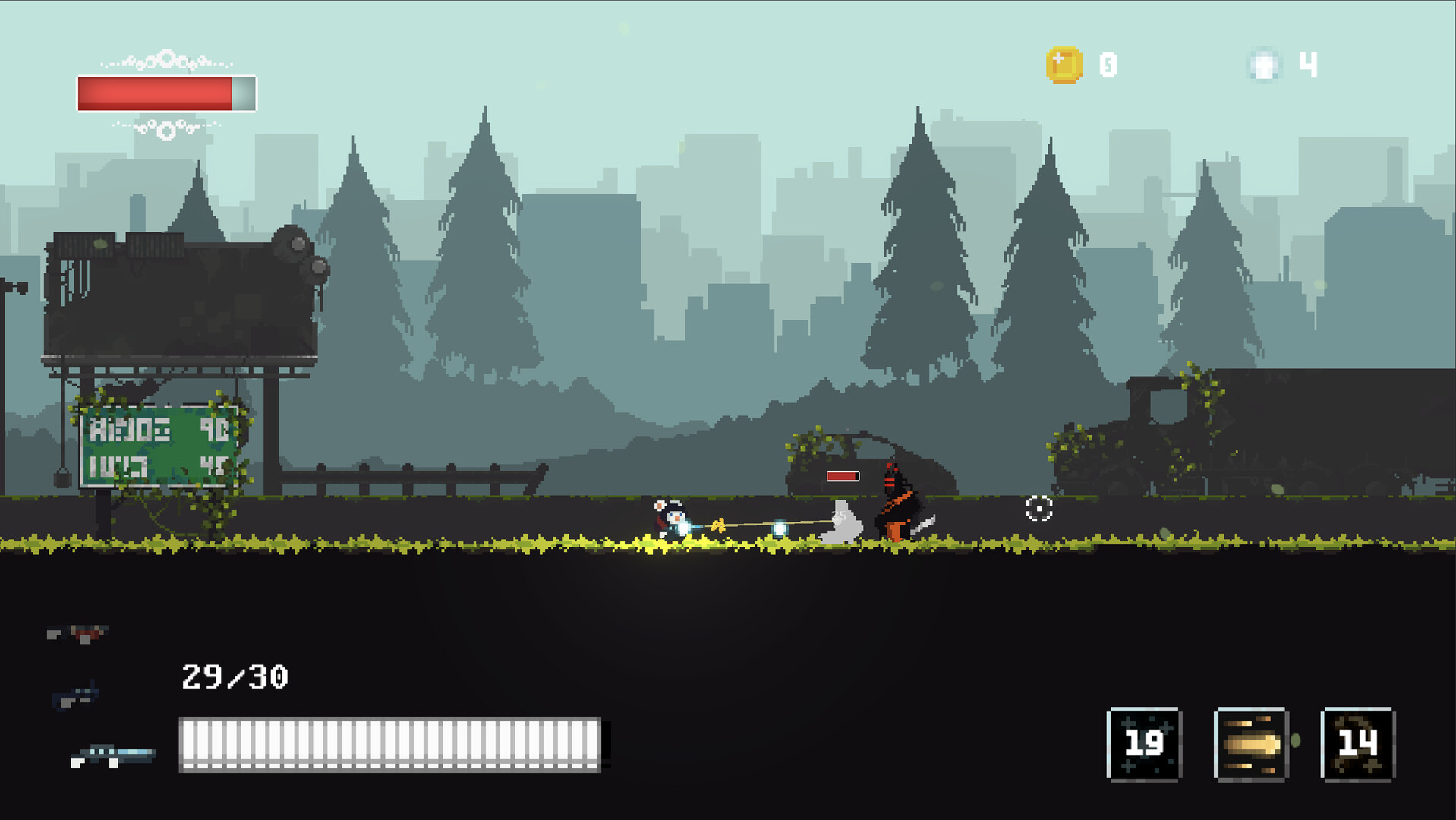
Task: Click the gold coin currency icon
Action: pyautogui.click(x=1064, y=65)
